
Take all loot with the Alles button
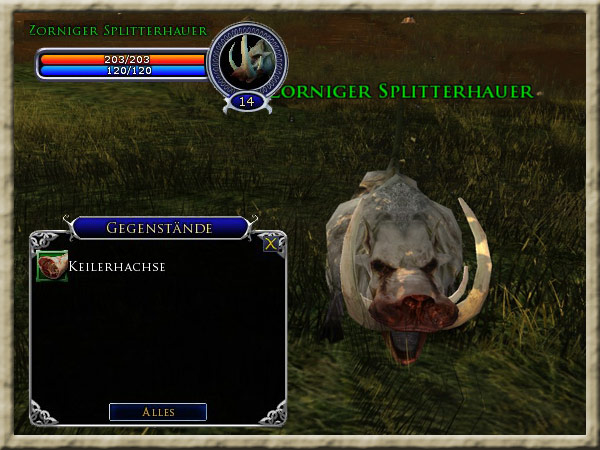tap(158, 412)
